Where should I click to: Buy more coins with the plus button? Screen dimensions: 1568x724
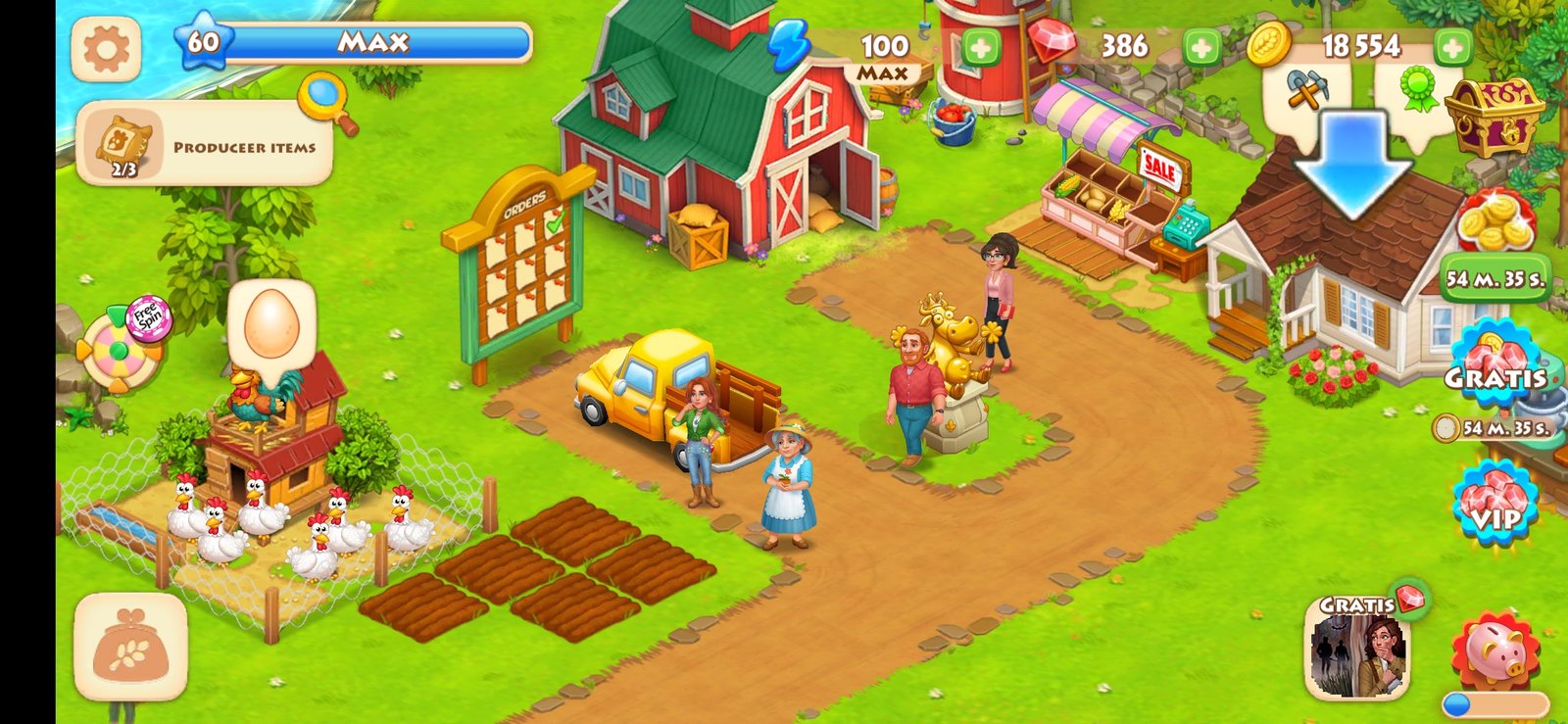1452,46
